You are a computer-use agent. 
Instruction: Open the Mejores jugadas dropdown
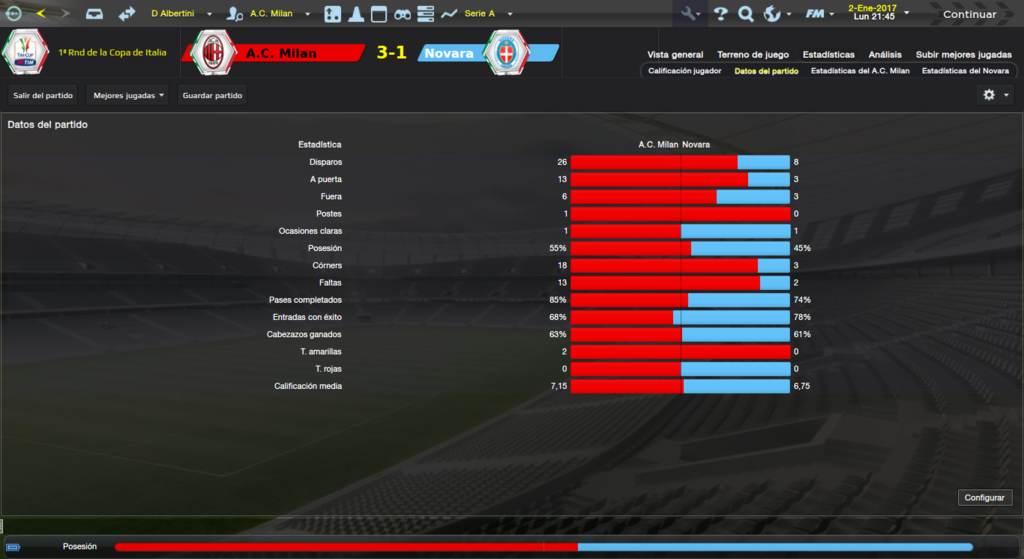[128, 95]
